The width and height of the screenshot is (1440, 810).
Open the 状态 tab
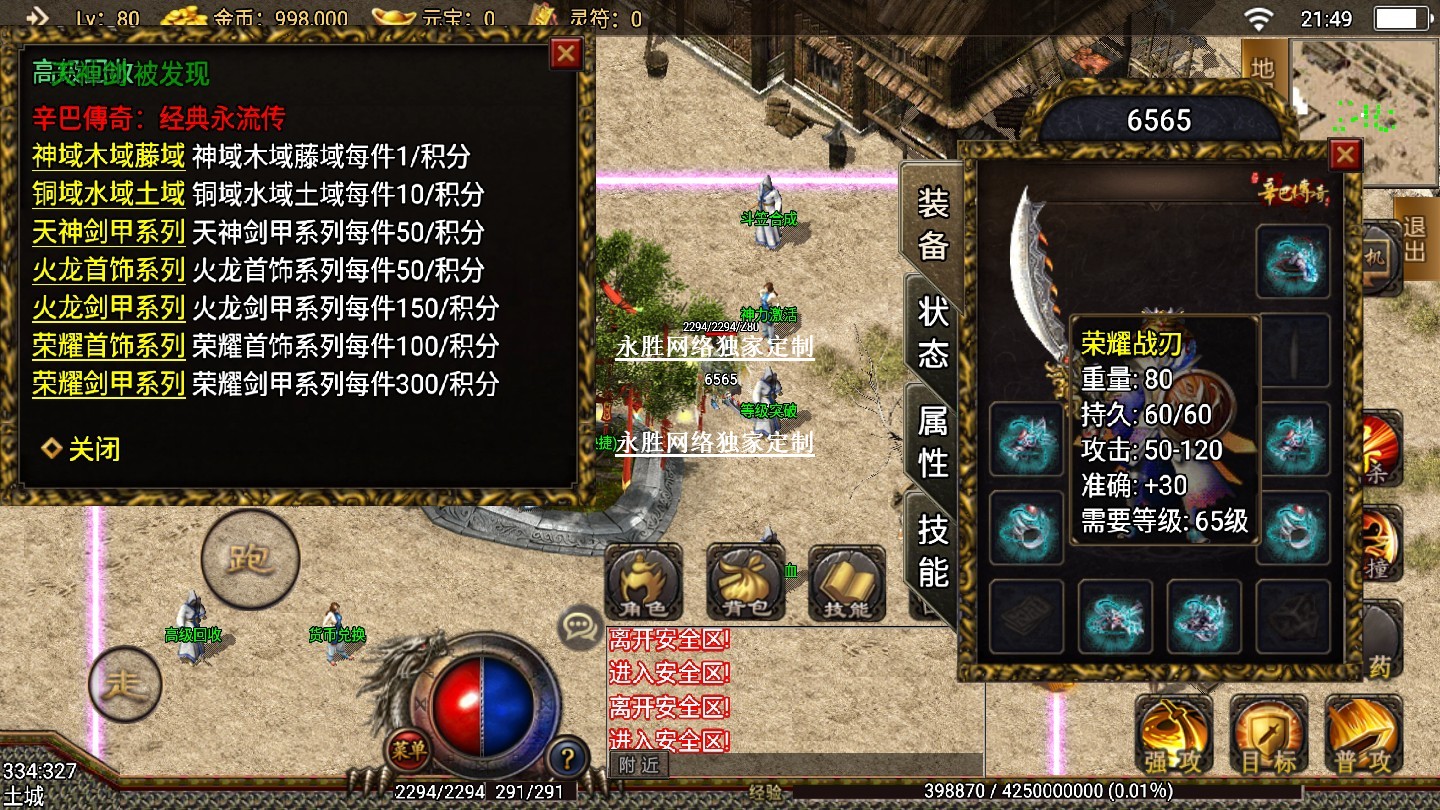point(933,332)
